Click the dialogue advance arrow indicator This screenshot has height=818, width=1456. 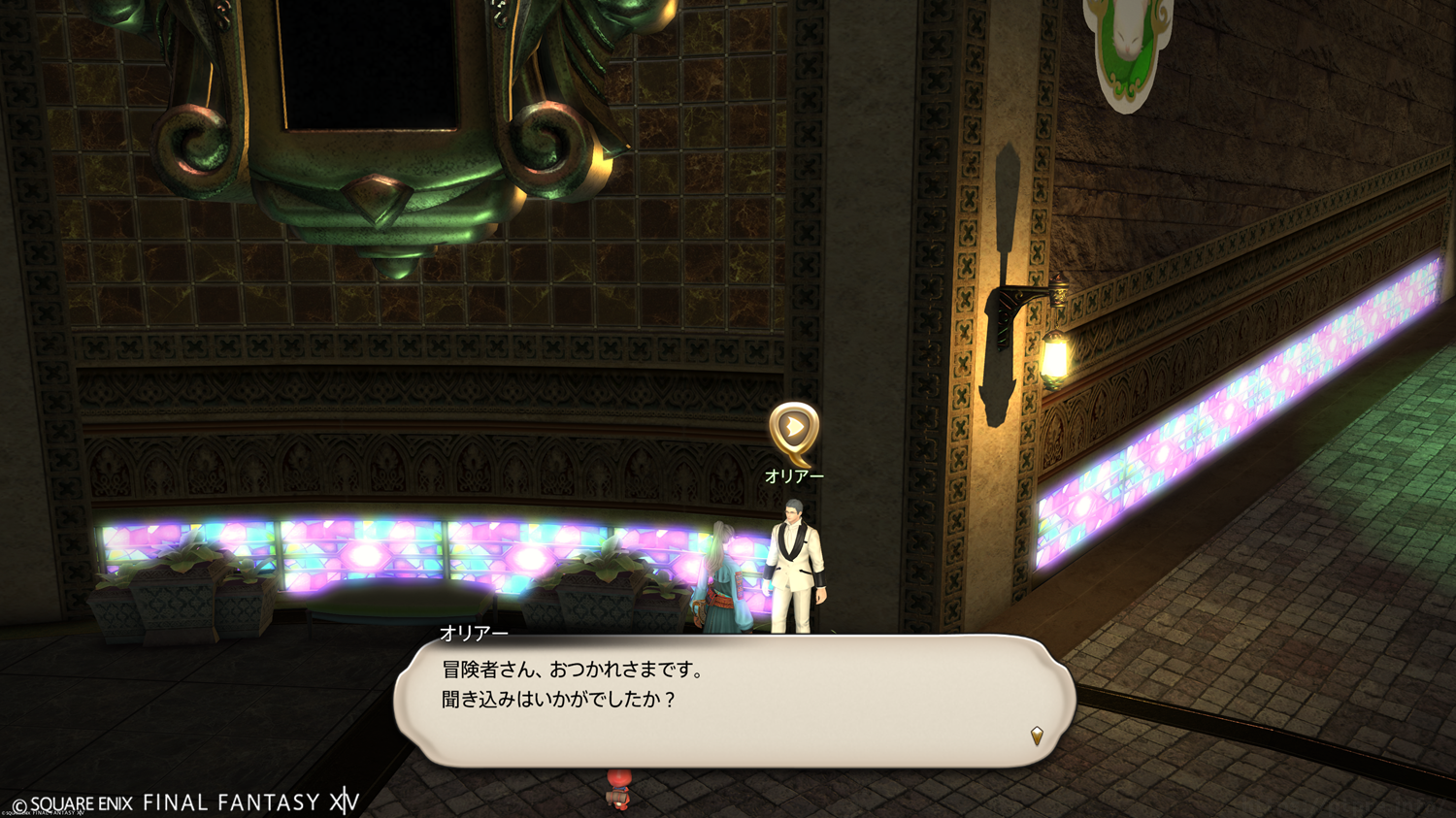click(x=1037, y=736)
